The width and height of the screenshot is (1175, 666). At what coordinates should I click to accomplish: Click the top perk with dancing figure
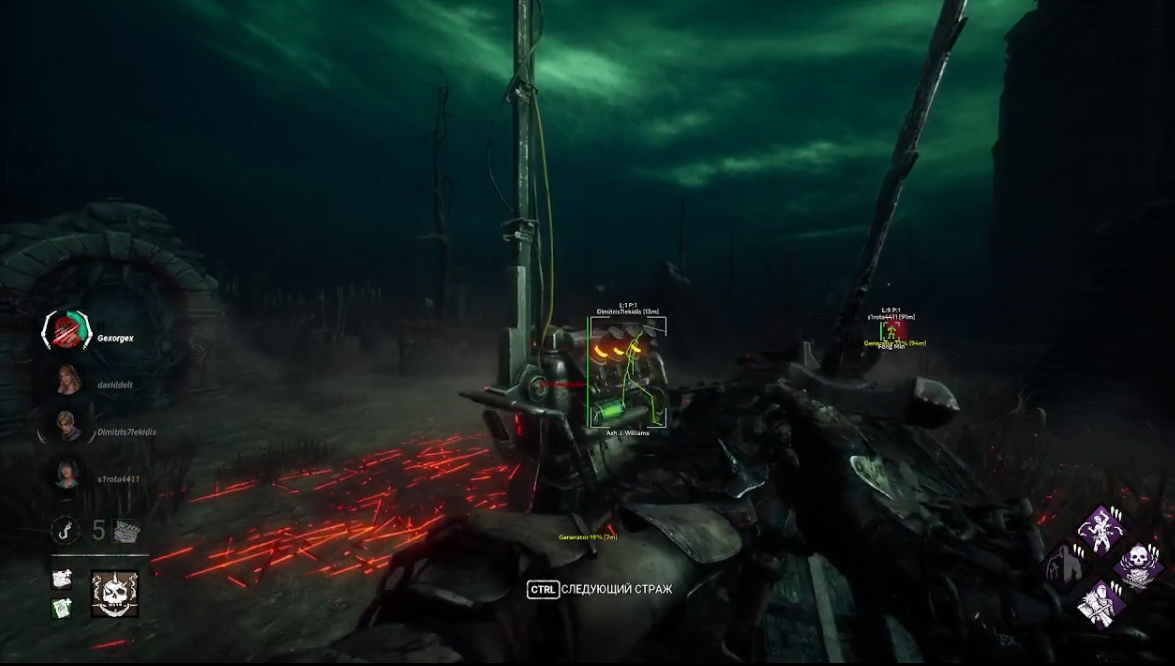1102,529
